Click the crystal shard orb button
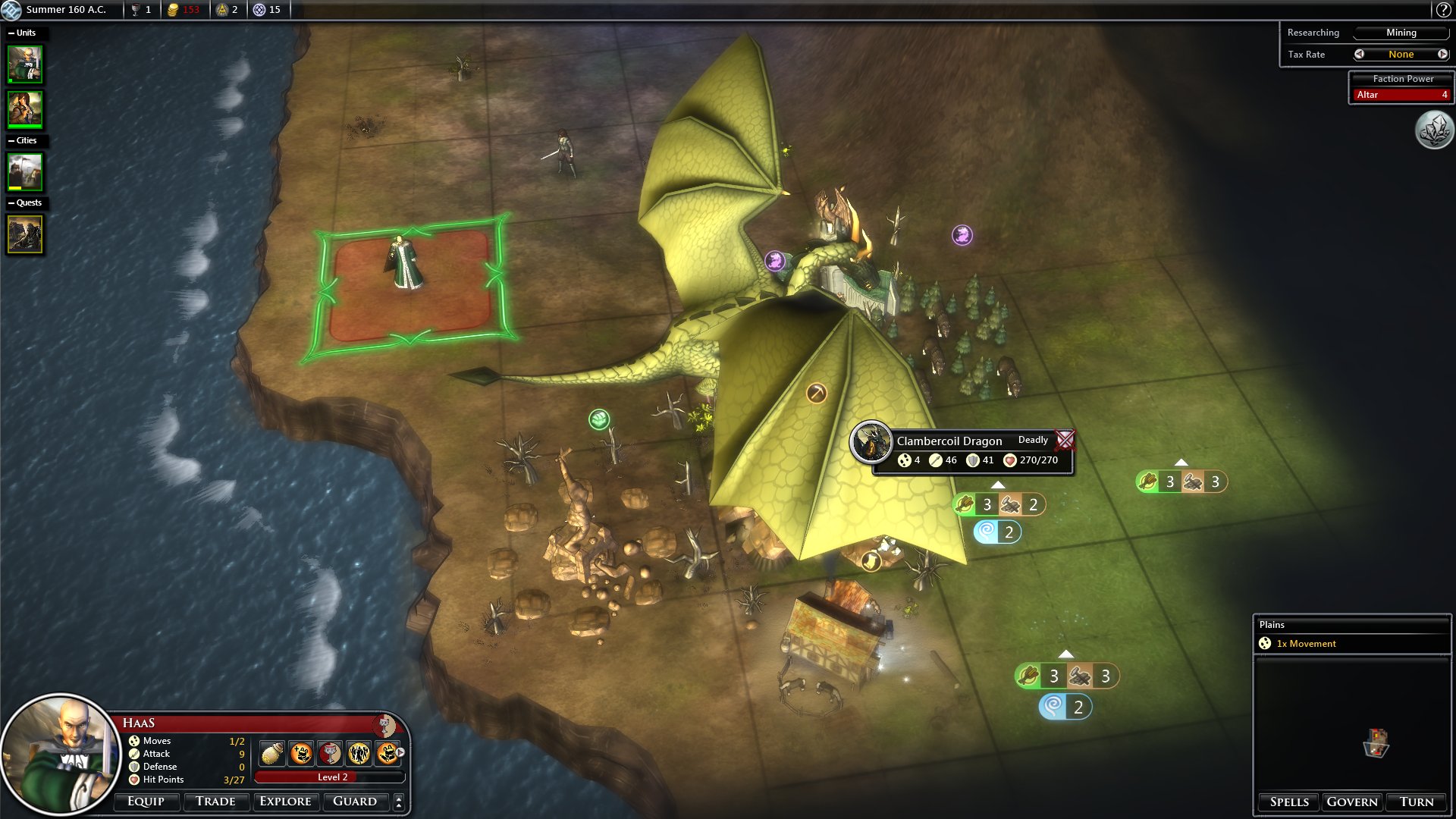The width and height of the screenshot is (1456, 819). (x=1434, y=130)
